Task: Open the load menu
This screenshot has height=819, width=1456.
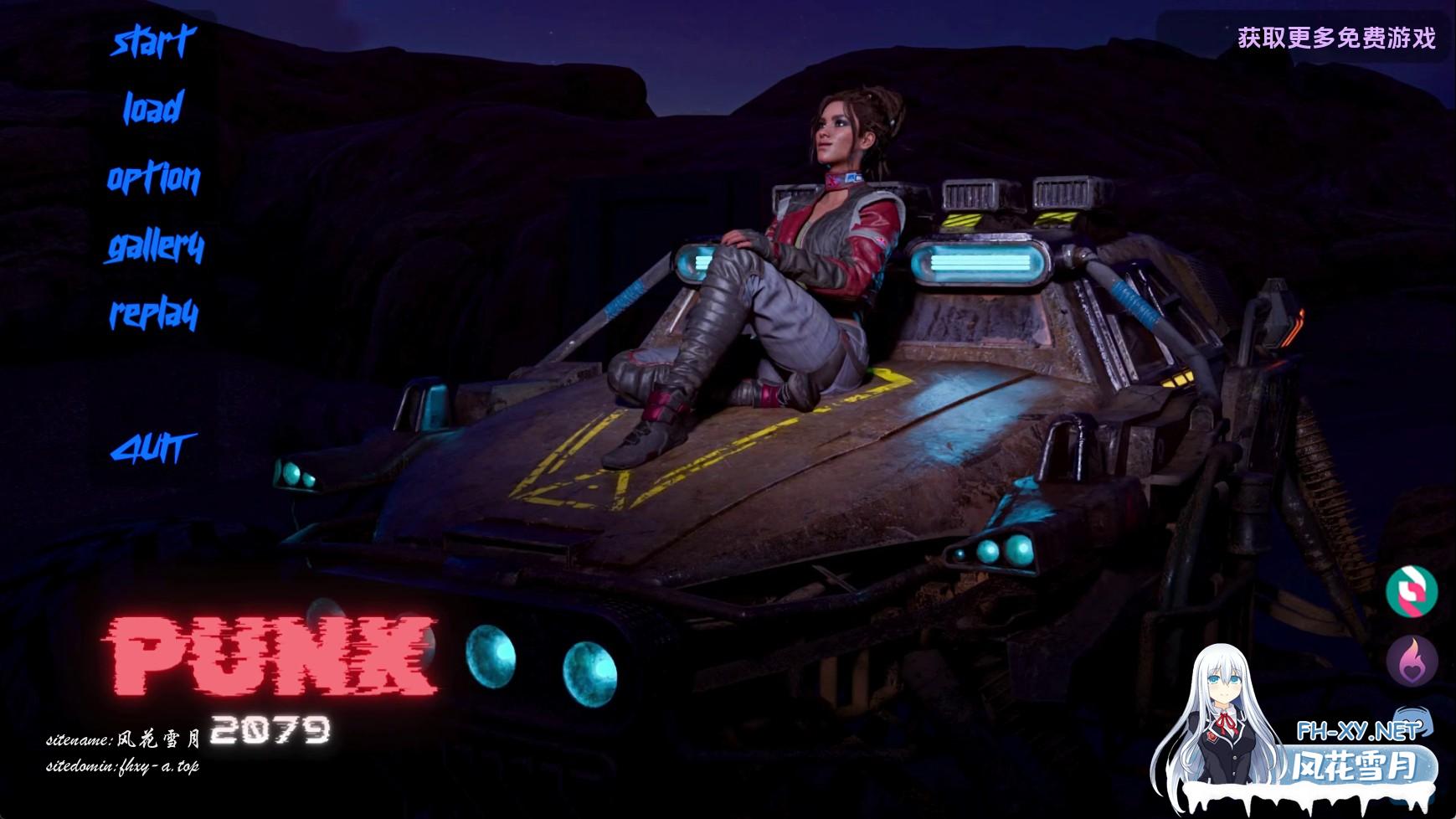Action: (153, 109)
